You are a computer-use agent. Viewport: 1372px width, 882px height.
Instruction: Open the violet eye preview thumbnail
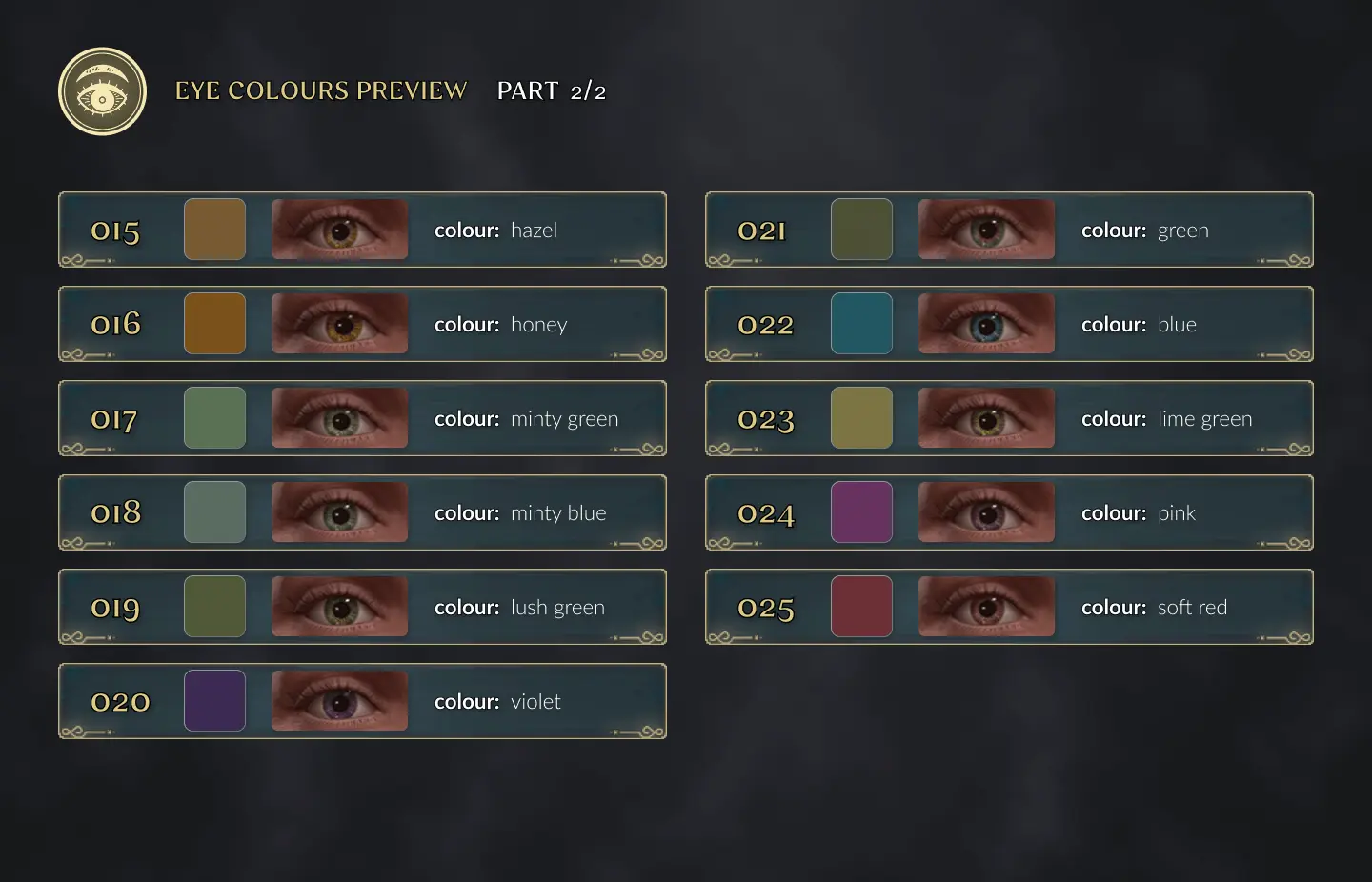(x=339, y=701)
